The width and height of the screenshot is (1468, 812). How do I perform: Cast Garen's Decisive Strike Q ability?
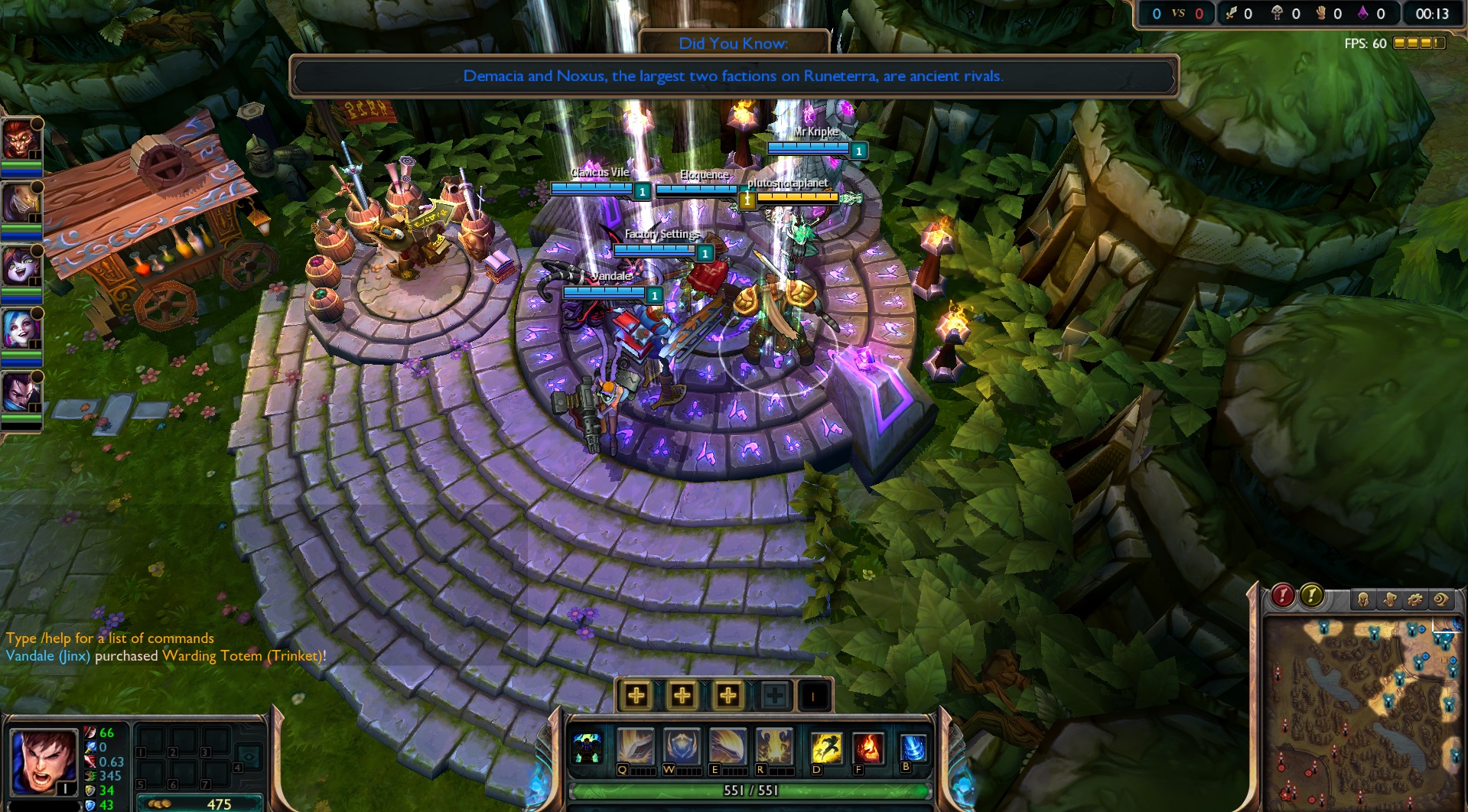point(637,745)
